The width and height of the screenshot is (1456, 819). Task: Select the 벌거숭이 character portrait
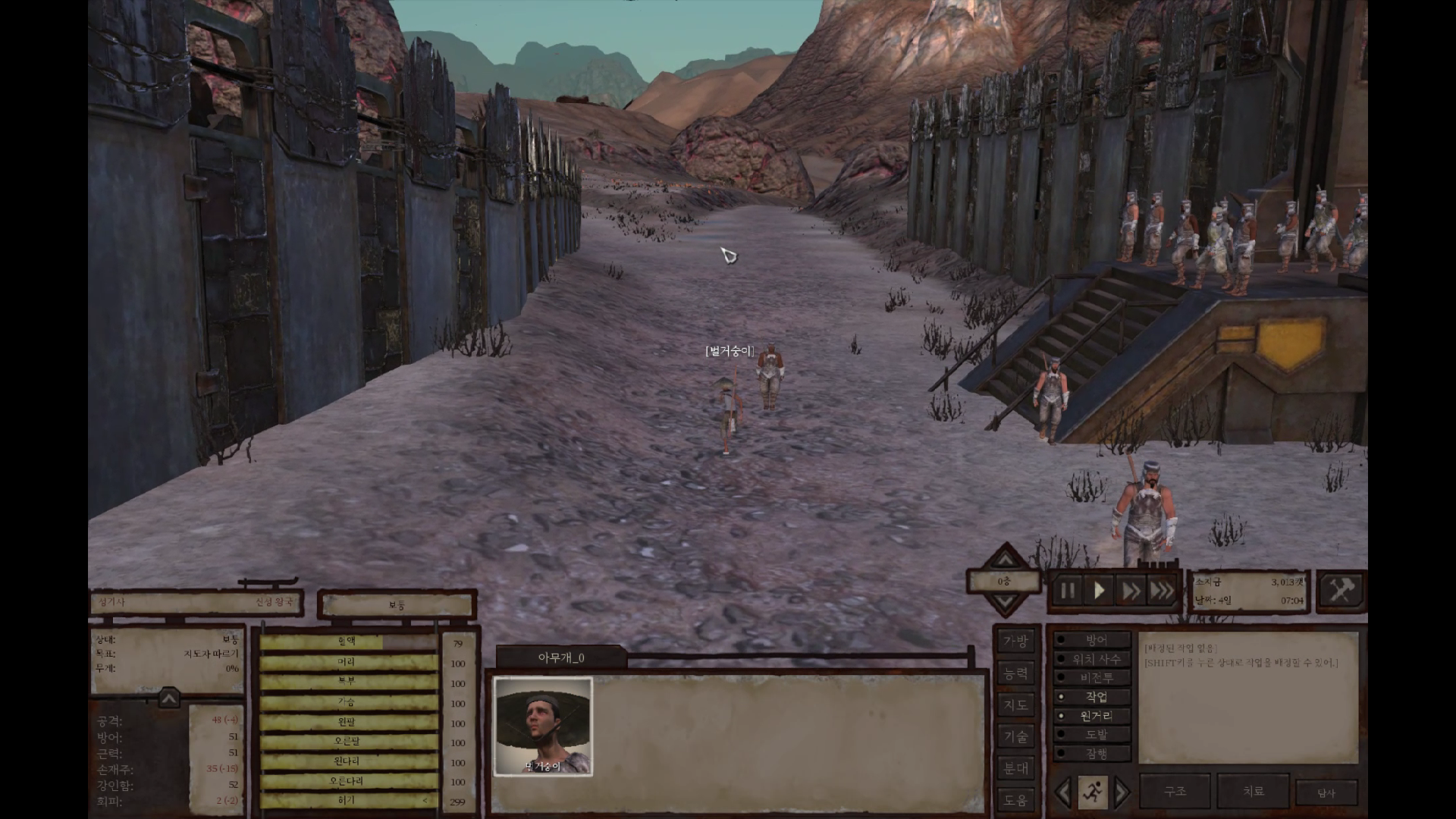543,726
